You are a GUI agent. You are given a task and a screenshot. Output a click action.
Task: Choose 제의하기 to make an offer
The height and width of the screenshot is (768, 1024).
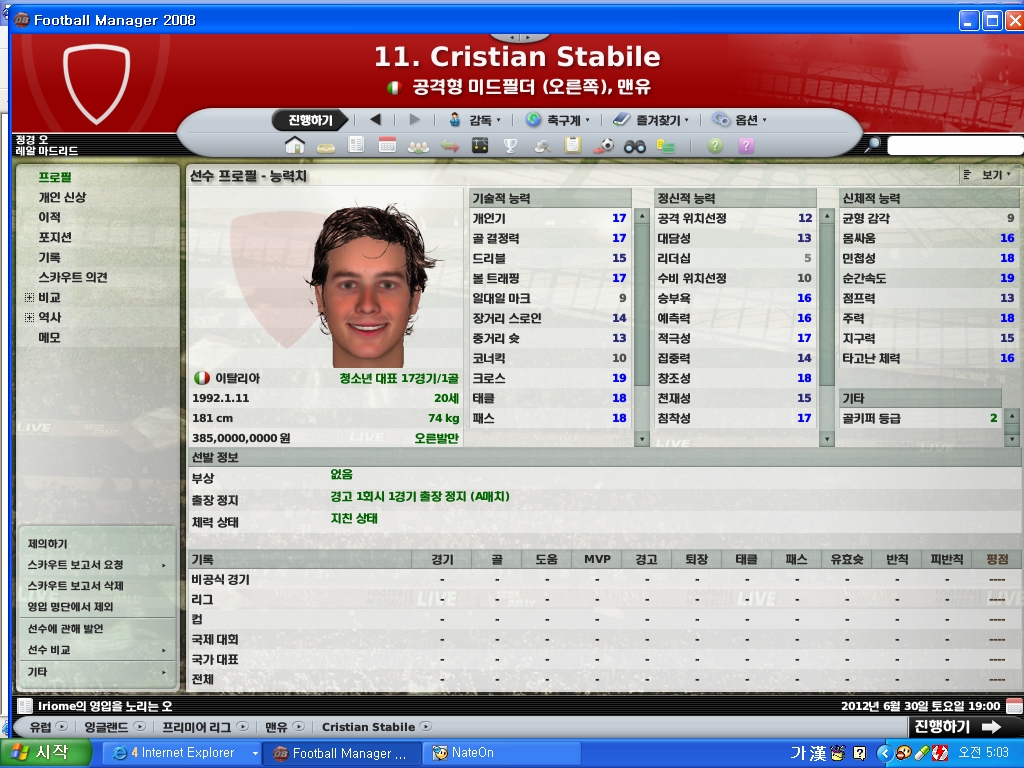pos(48,544)
